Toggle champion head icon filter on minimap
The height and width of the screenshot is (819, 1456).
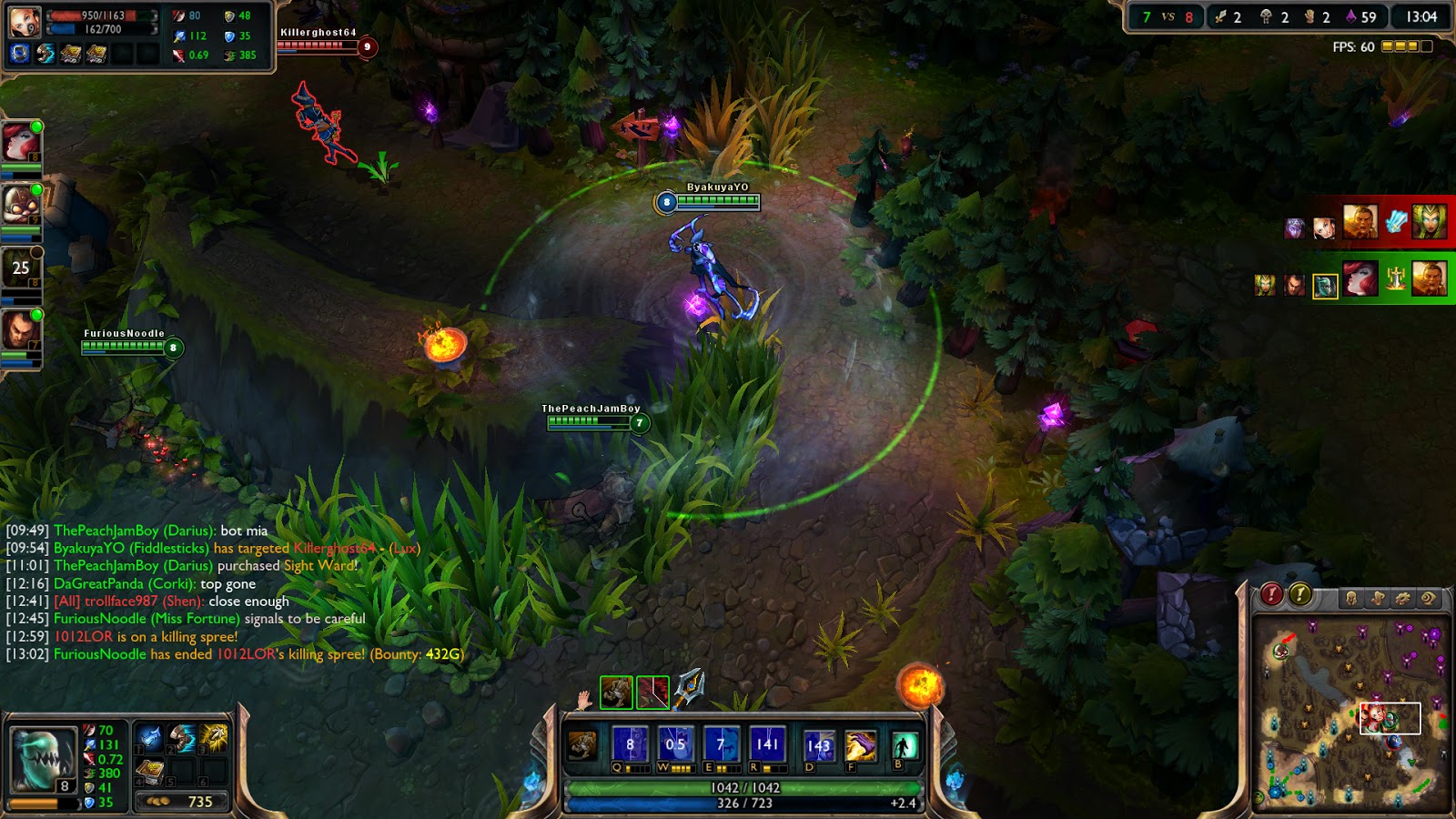click(1351, 597)
